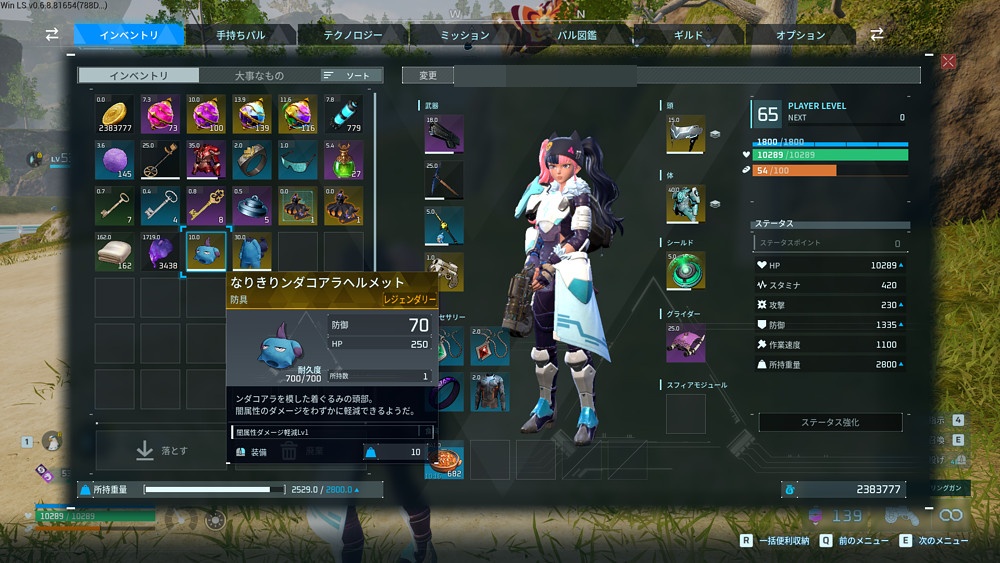Screen dimensions: 1000x563
Task: Click the 変更 button
Action: click(x=428, y=75)
